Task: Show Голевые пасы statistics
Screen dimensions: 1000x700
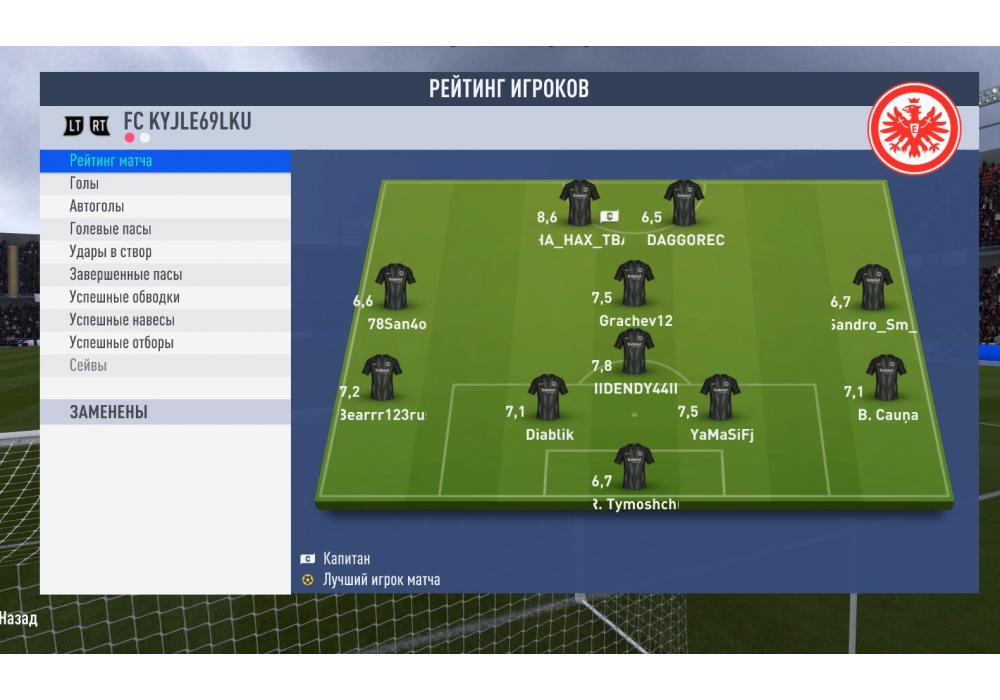Action: [110, 229]
